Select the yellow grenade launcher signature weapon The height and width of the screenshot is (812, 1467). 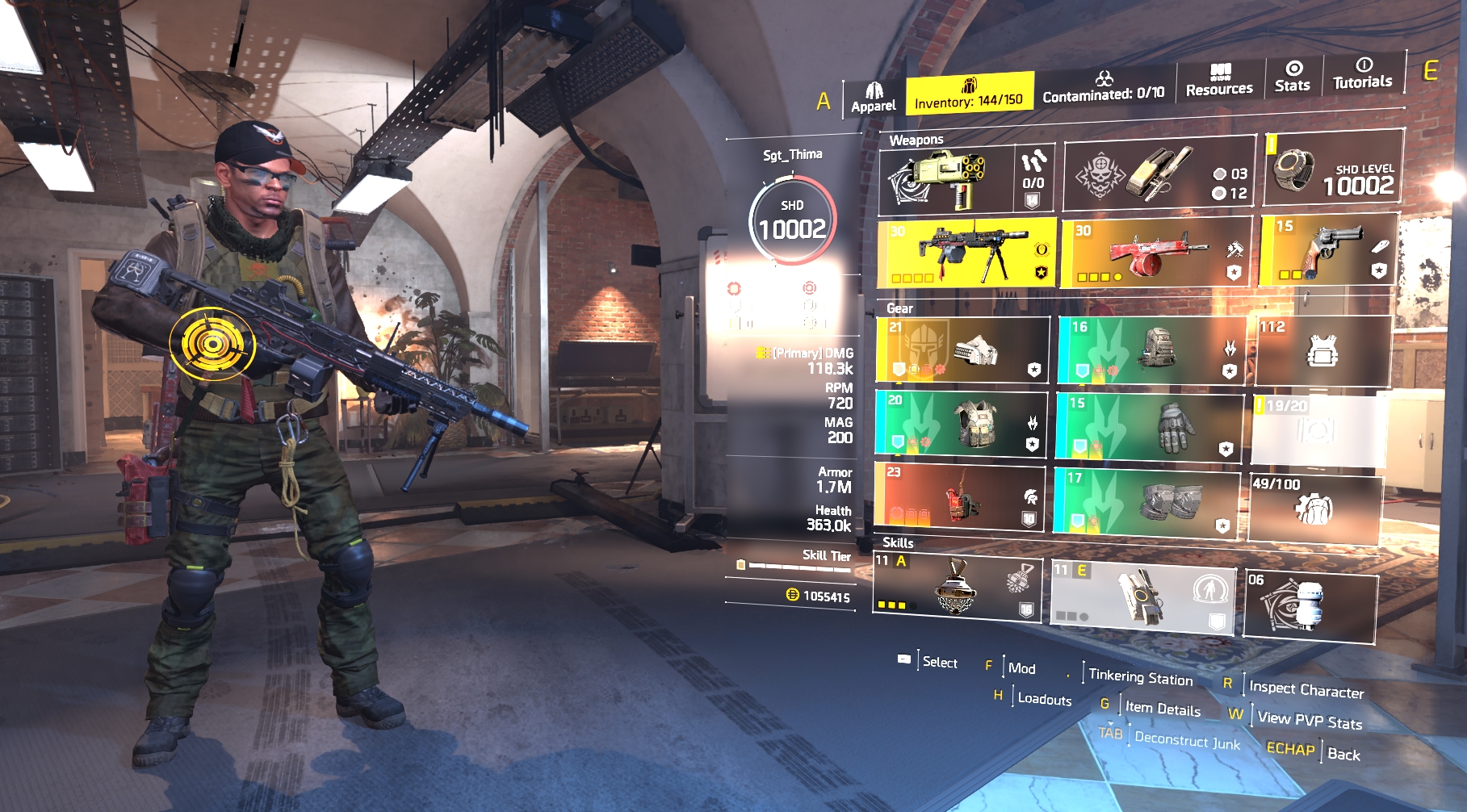tap(946, 180)
